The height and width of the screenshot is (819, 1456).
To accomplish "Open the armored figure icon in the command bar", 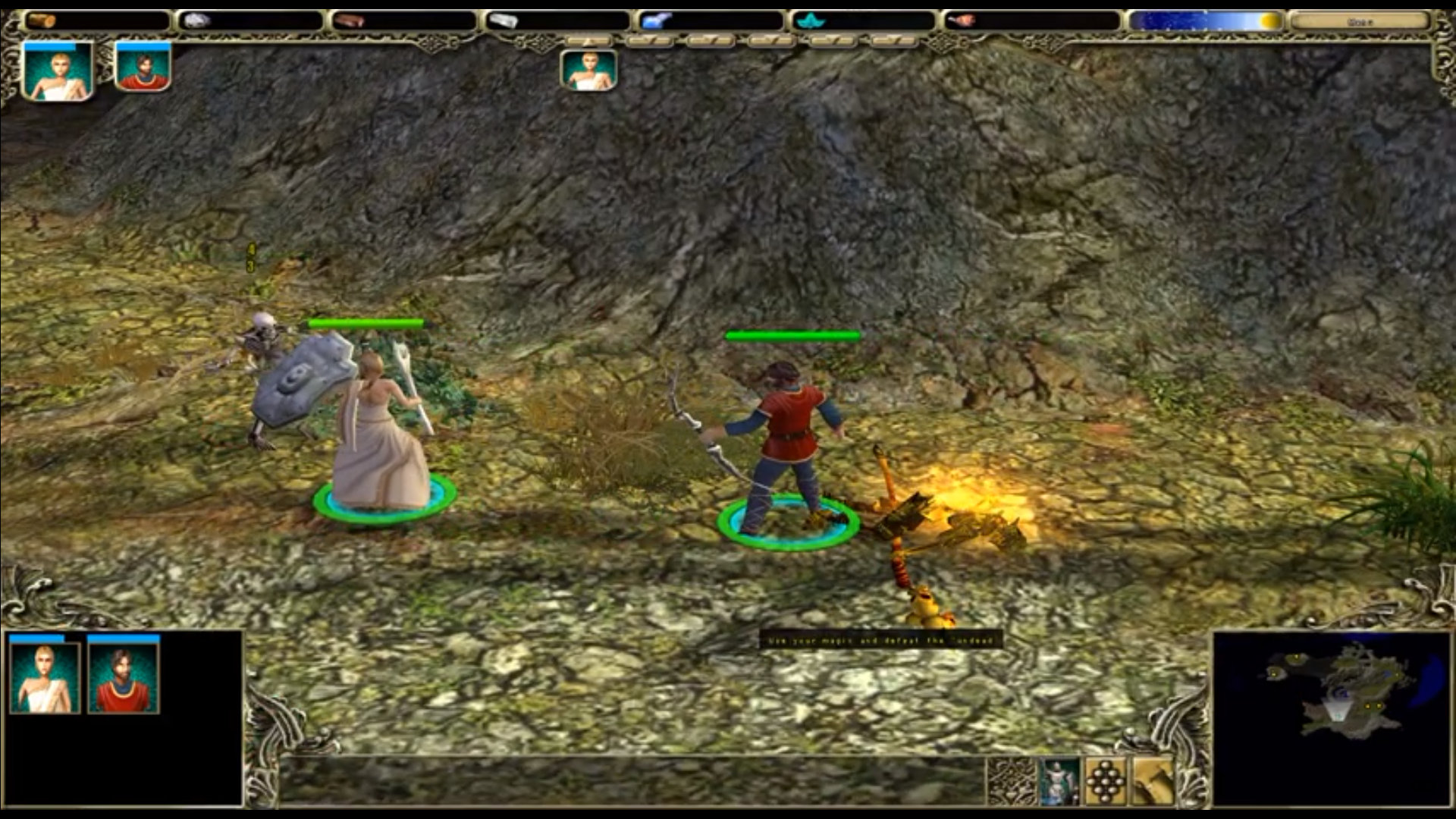I will [x=1059, y=781].
